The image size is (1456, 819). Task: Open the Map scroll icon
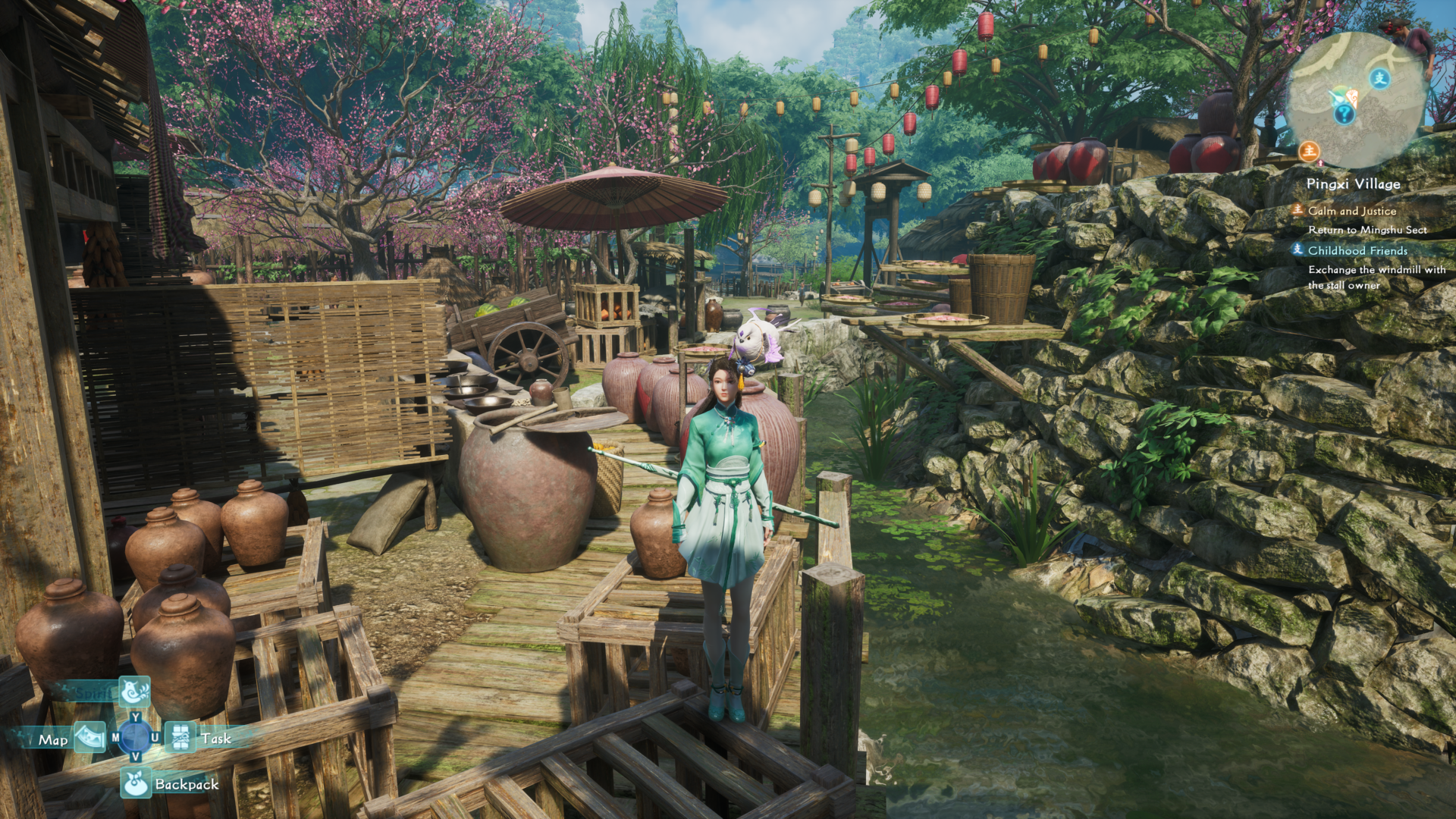coord(91,737)
